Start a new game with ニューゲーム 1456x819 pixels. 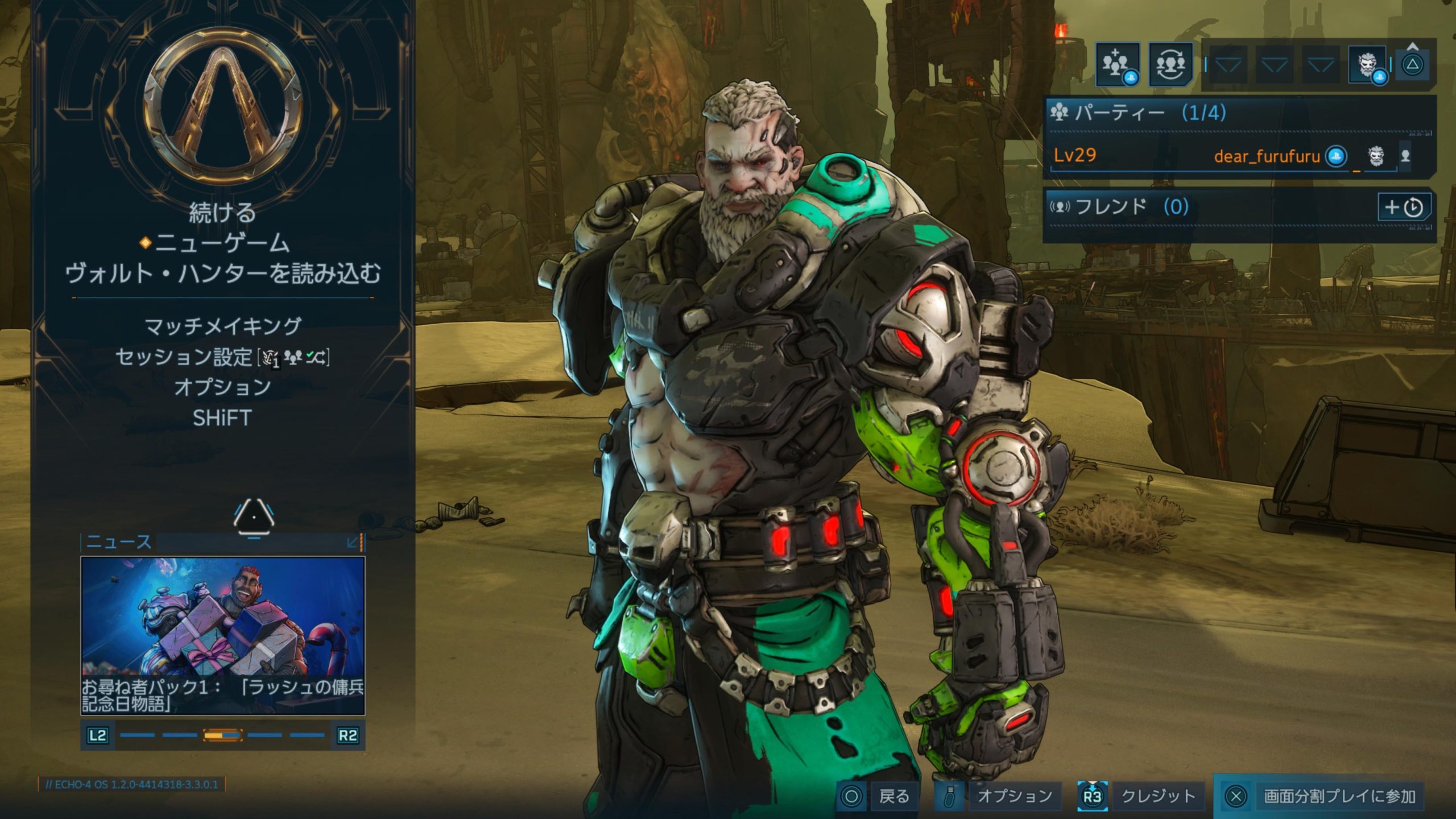pyautogui.click(x=222, y=243)
